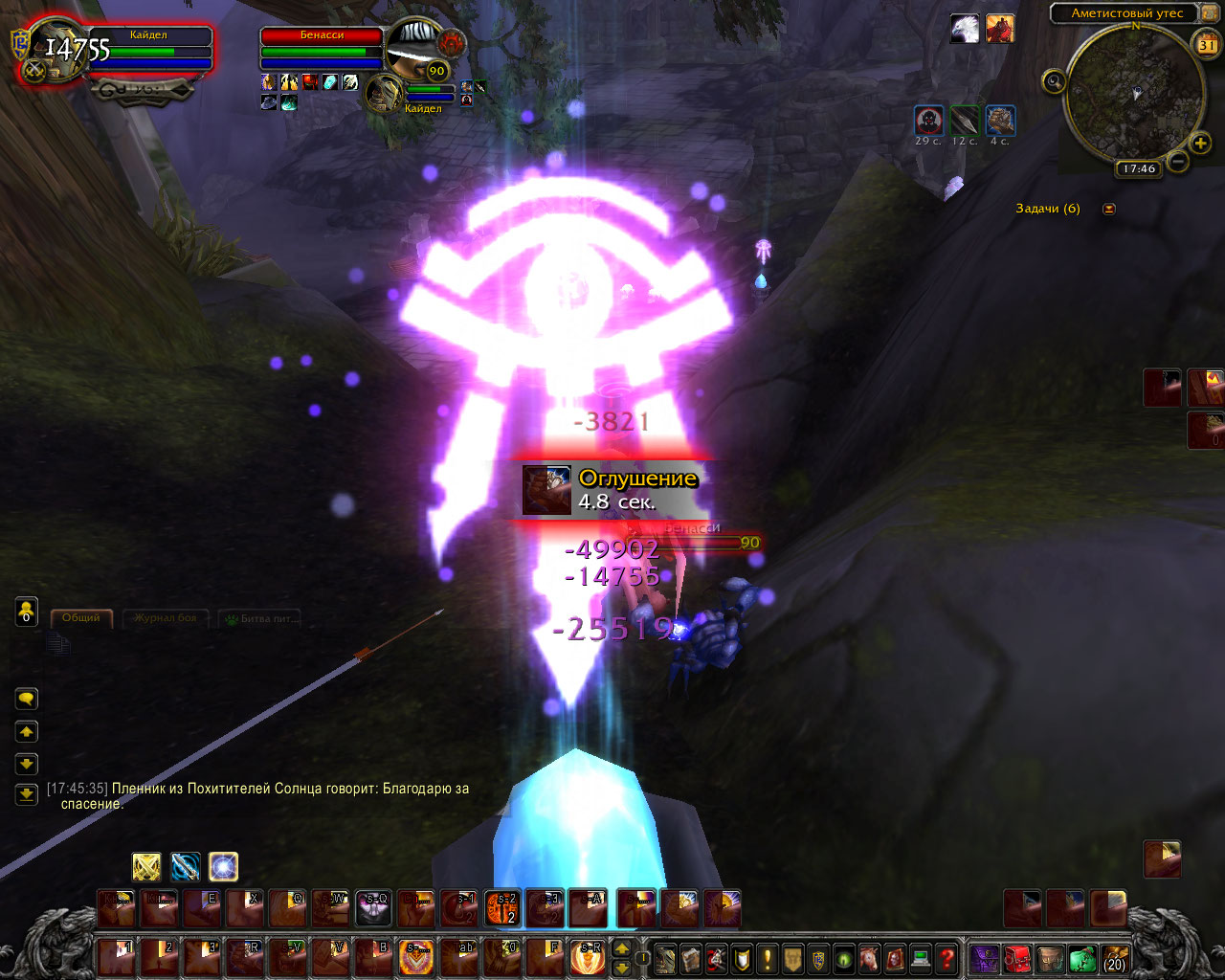Viewport: 1225px width, 980px height.
Task: Zoom out the minimap with the minus button
Action: click(1178, 162)
